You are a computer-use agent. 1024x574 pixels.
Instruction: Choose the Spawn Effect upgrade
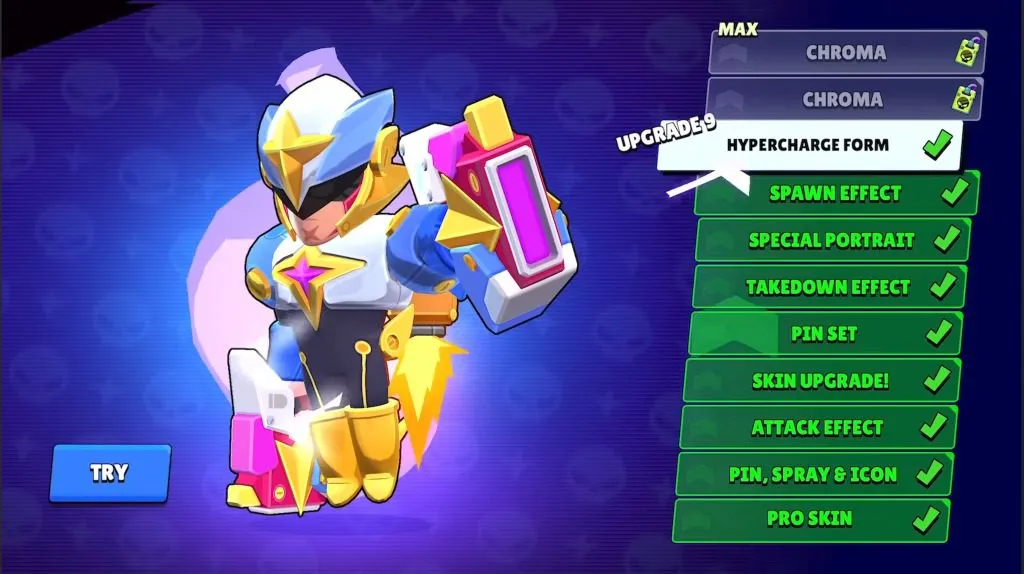pos(836,193)
